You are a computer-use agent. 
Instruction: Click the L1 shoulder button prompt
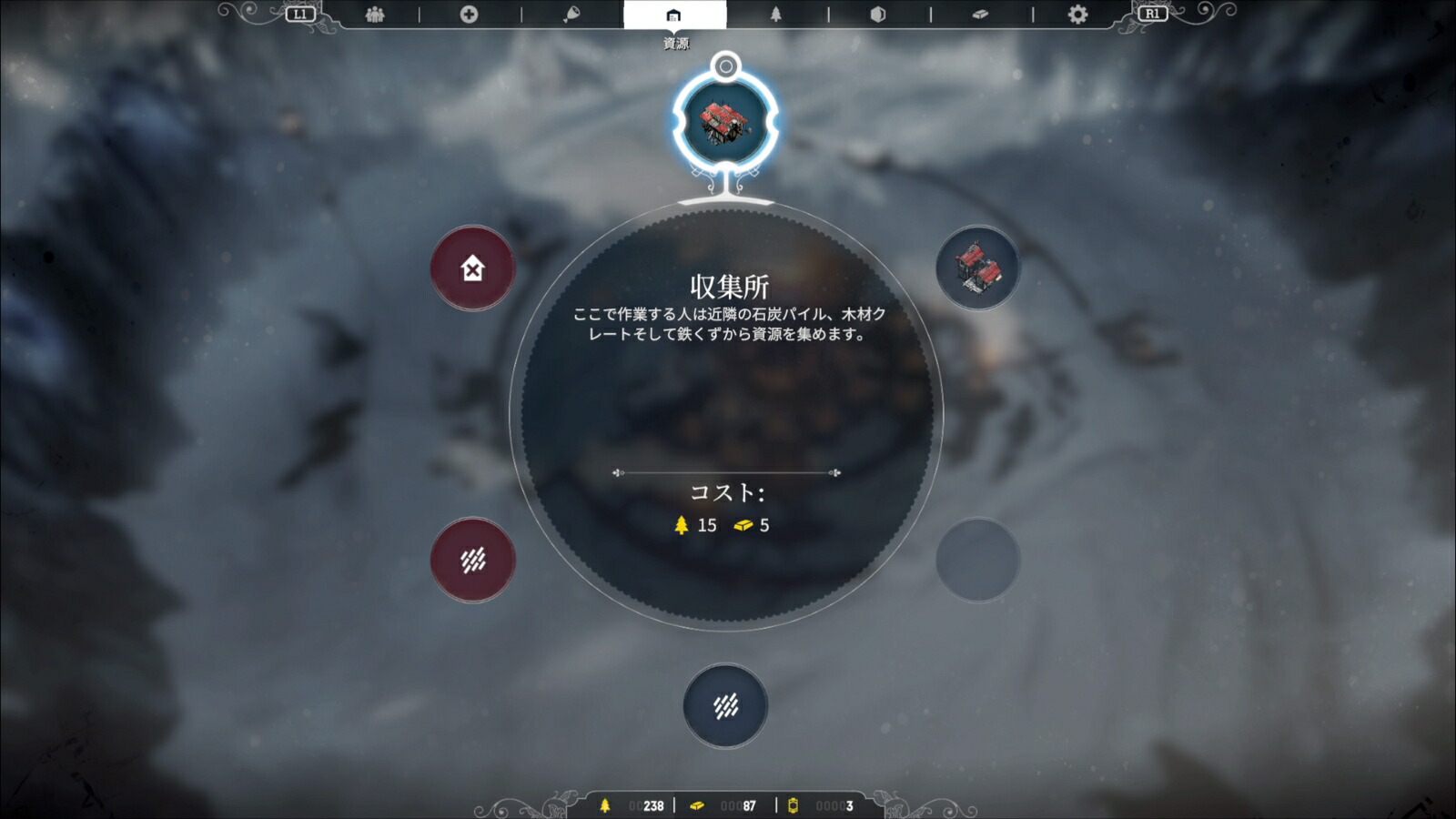300,15
